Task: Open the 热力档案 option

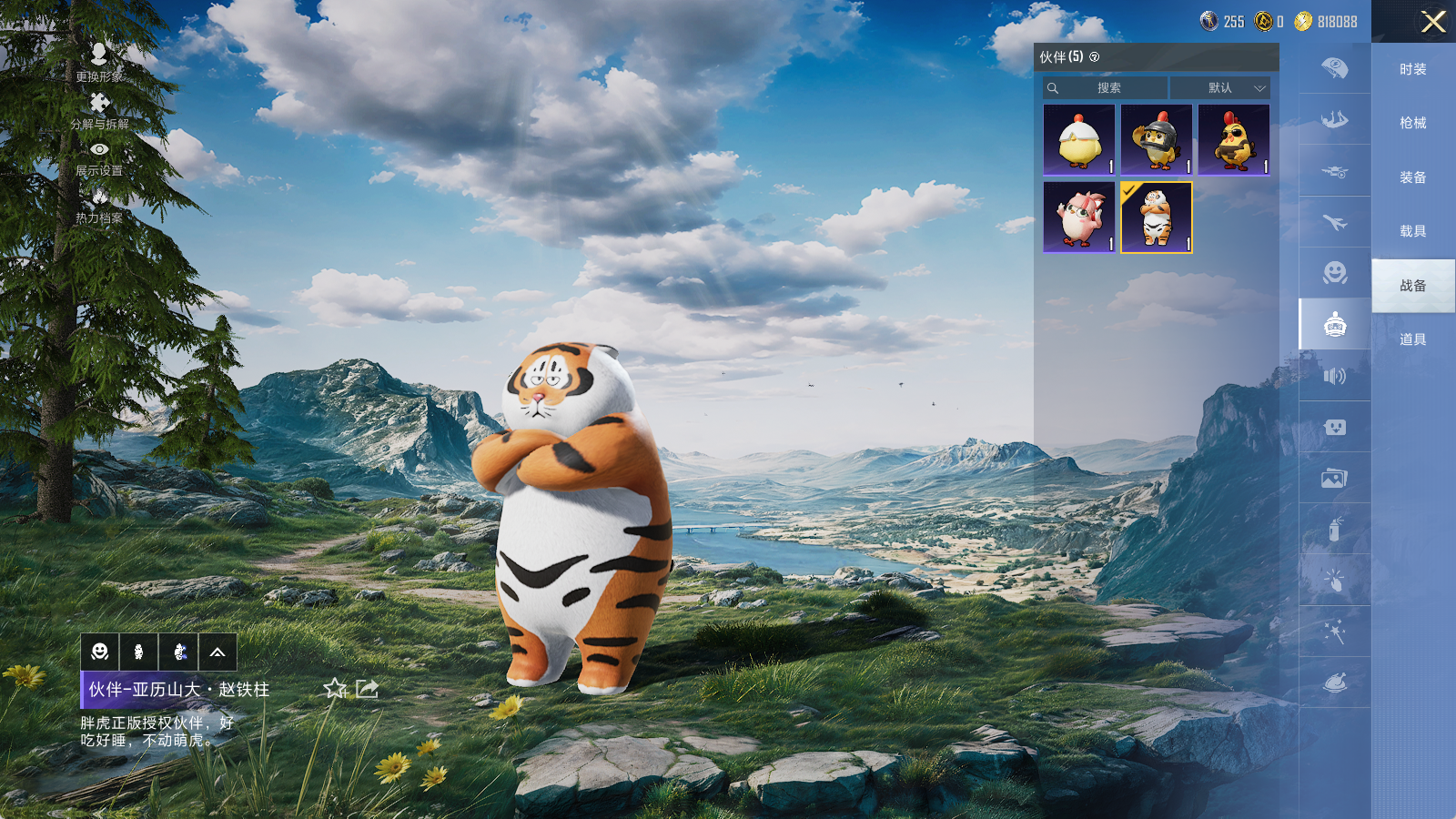Action: (99, 205)
